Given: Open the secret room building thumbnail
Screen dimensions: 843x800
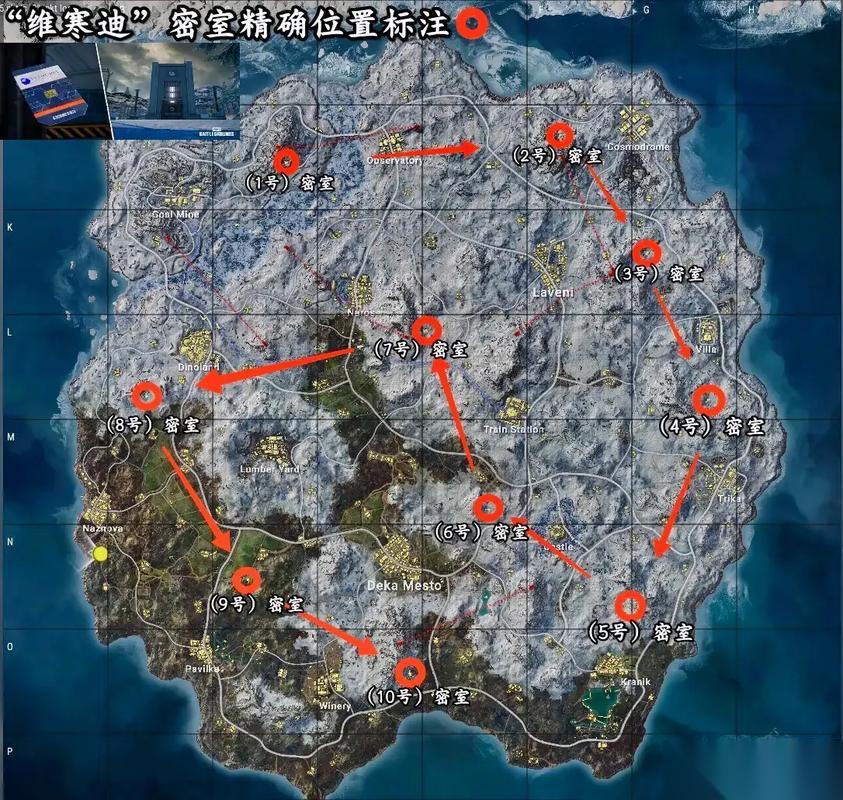Looking at the screenshot, I should coord(172,91).
